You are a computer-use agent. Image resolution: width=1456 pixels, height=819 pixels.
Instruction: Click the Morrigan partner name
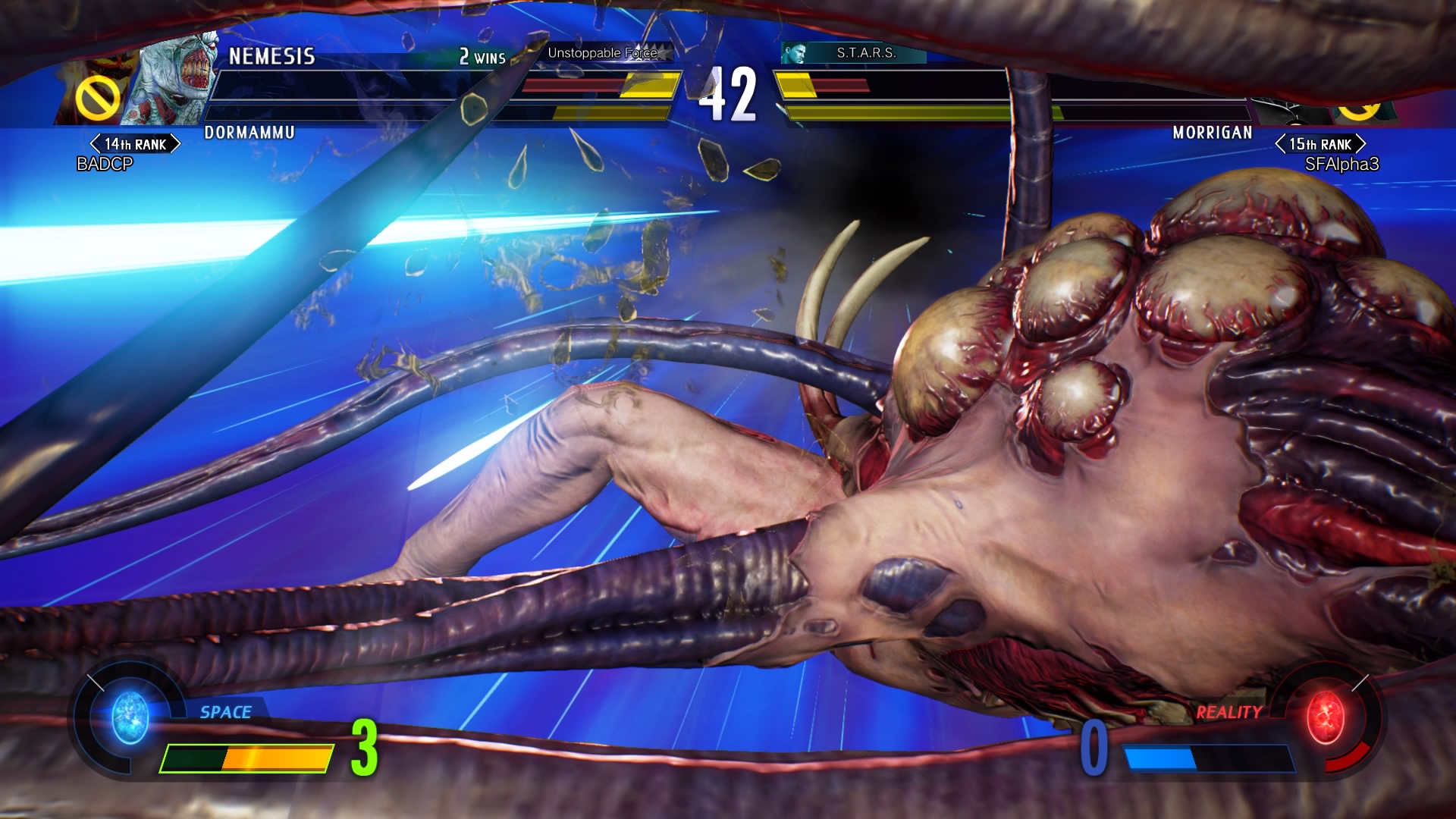point(1212,133)
